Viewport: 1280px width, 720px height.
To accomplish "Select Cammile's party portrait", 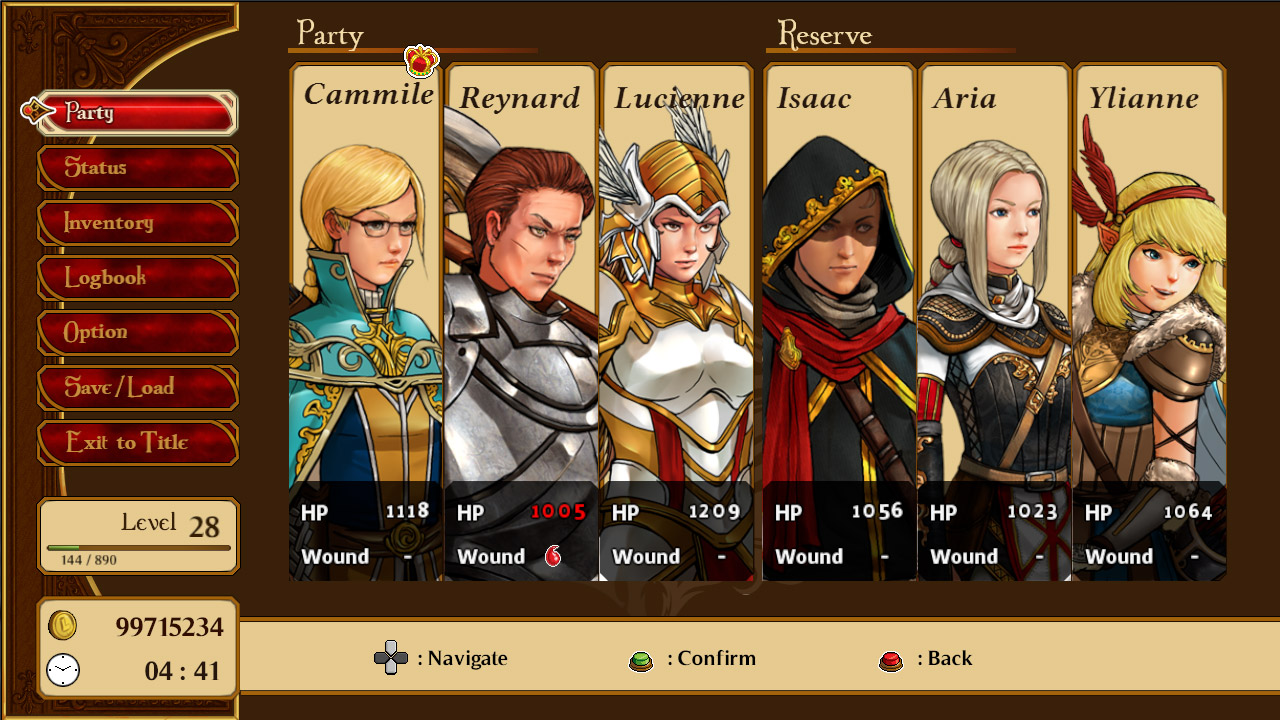I will (x=365, y=300).
